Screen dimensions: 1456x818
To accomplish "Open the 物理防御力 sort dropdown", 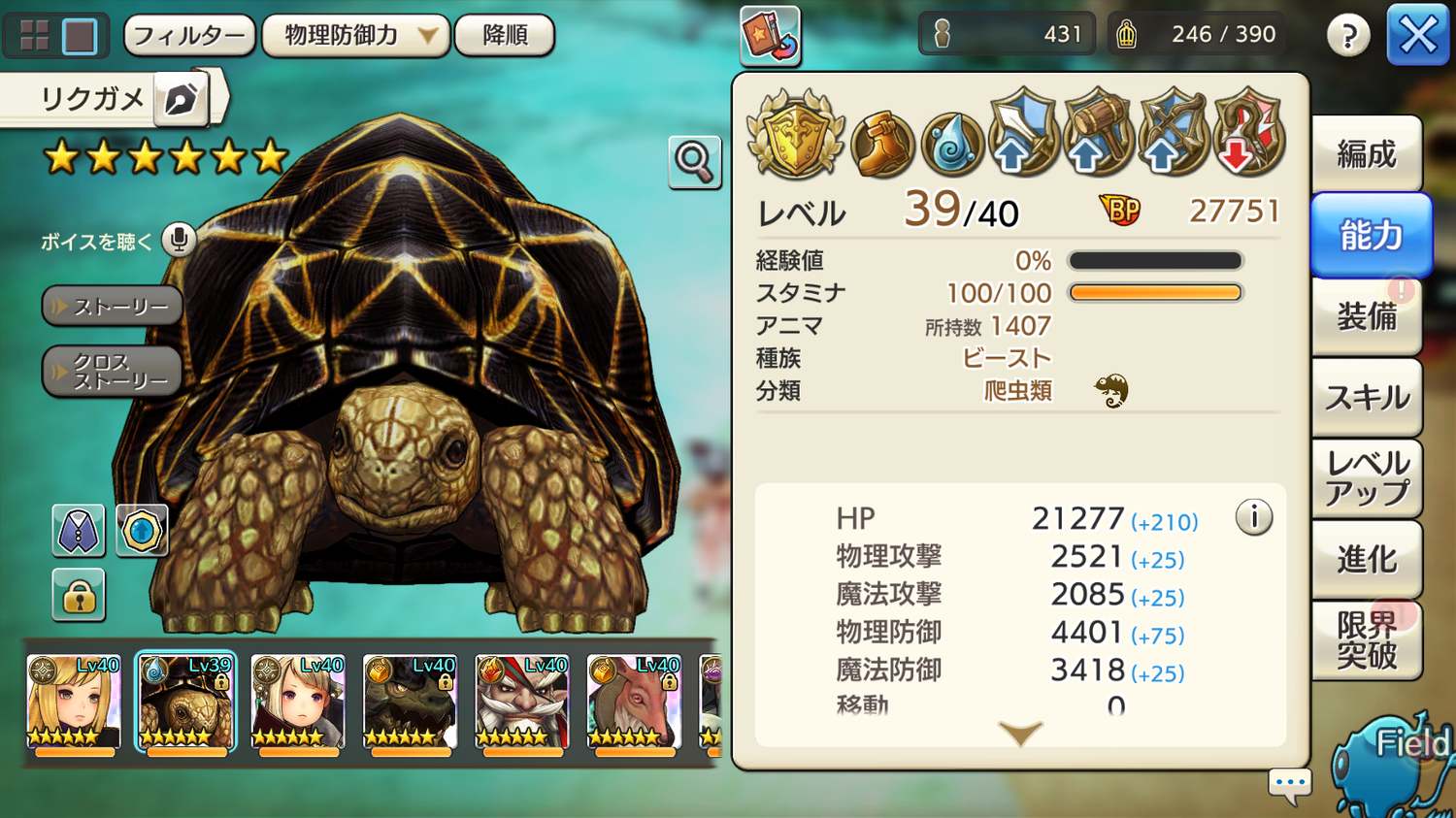I will click(x=355, y=36).
